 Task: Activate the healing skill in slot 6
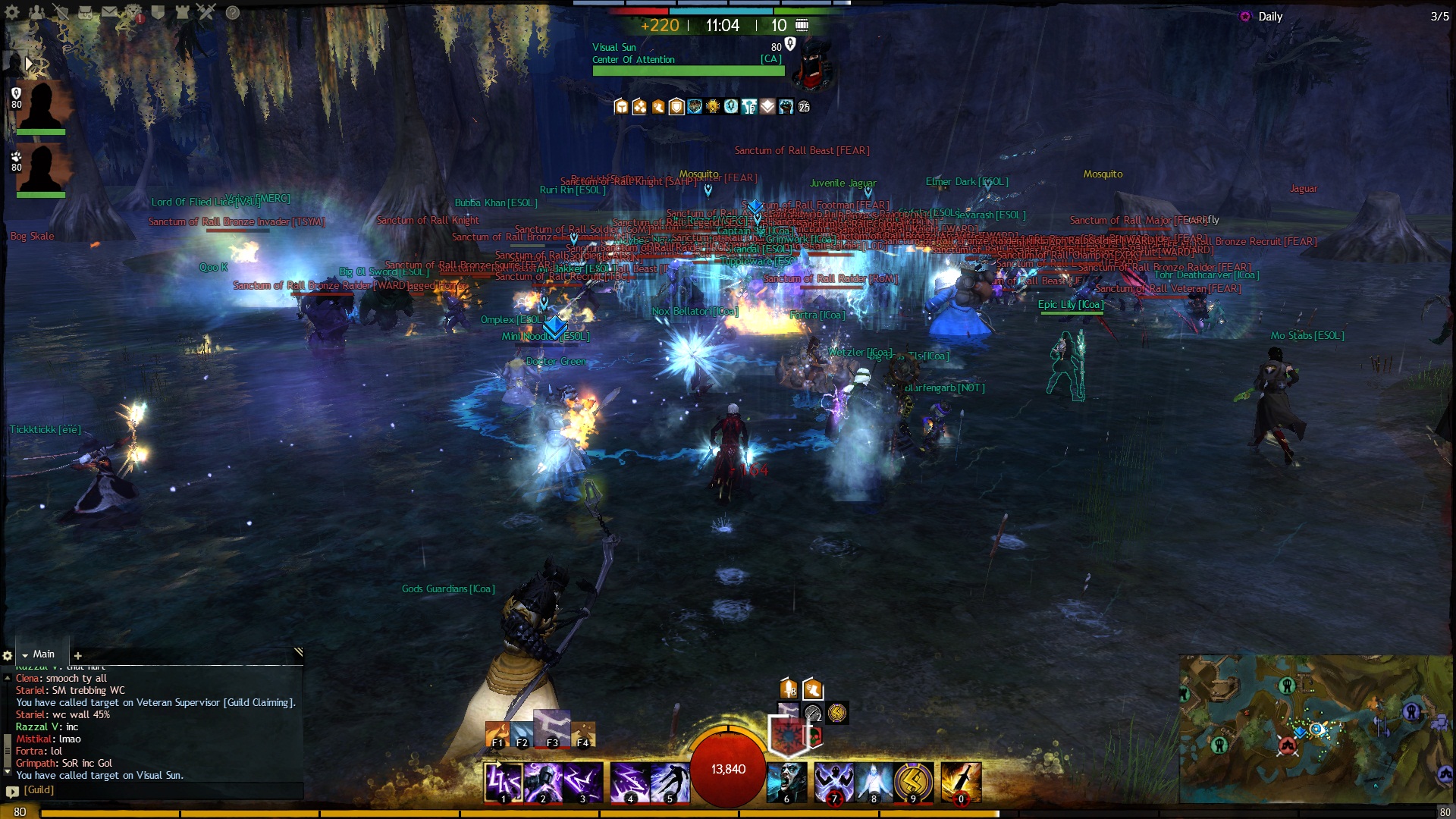coord(786,782)
